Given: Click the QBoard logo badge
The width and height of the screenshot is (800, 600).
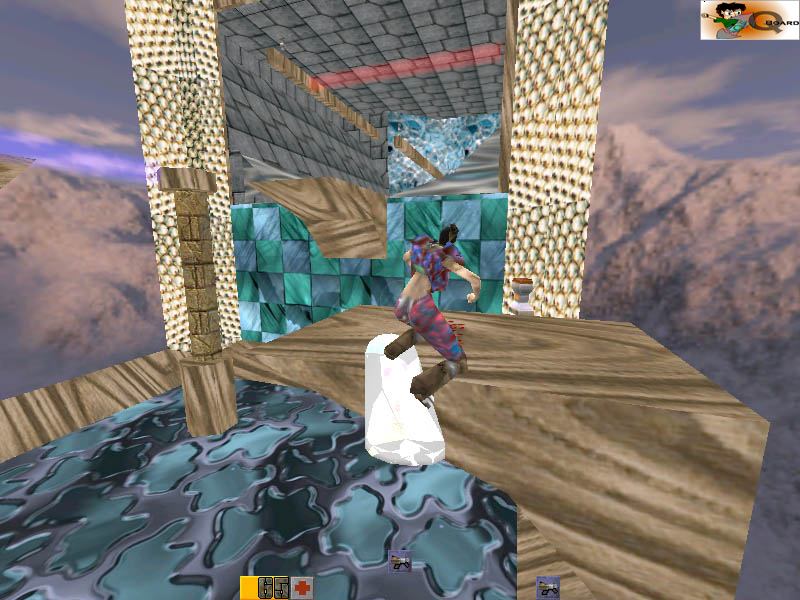Looking at the screenshot, I should [x=749, y=20].
